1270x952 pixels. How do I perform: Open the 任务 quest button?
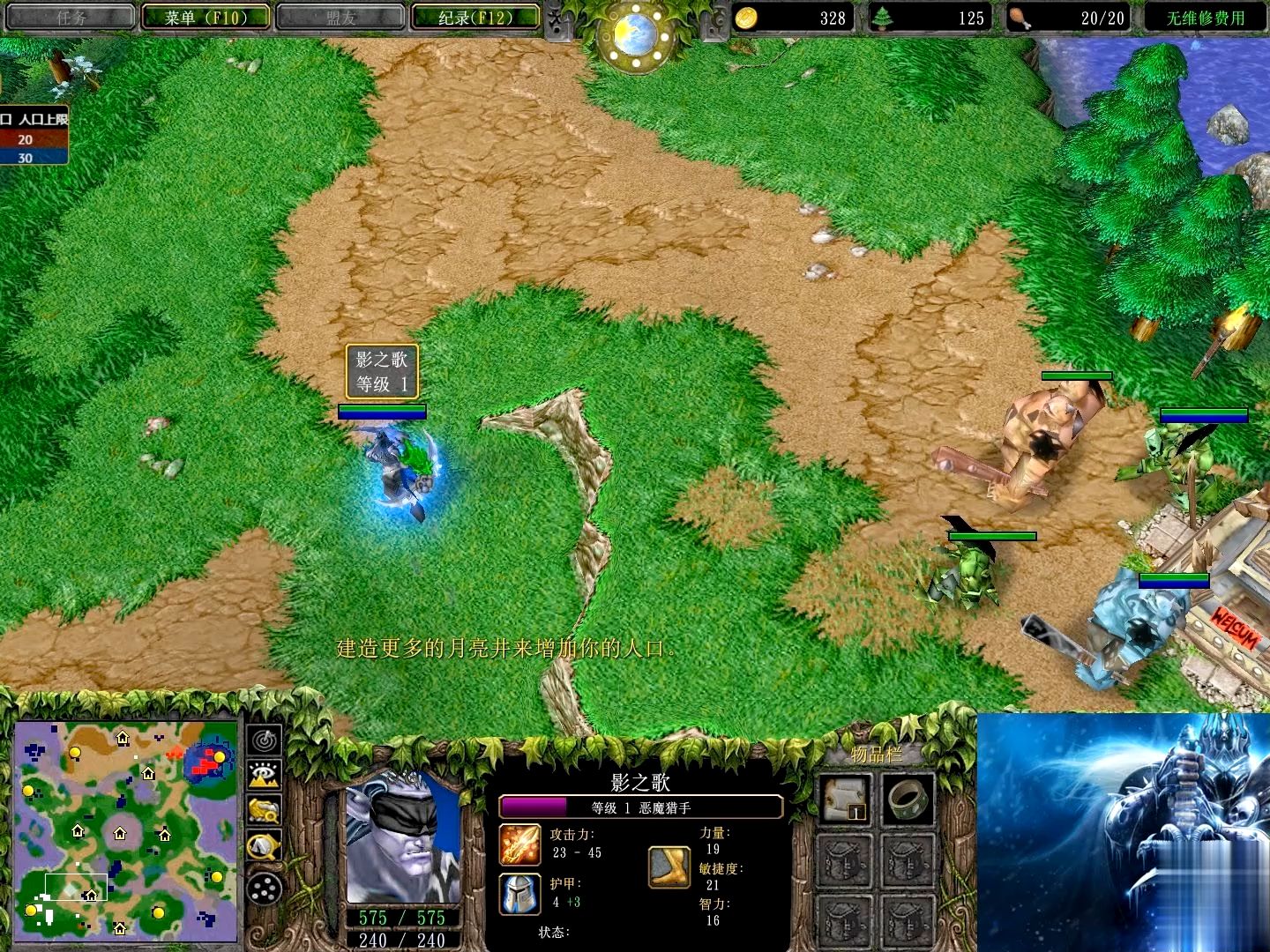(70, 15)
